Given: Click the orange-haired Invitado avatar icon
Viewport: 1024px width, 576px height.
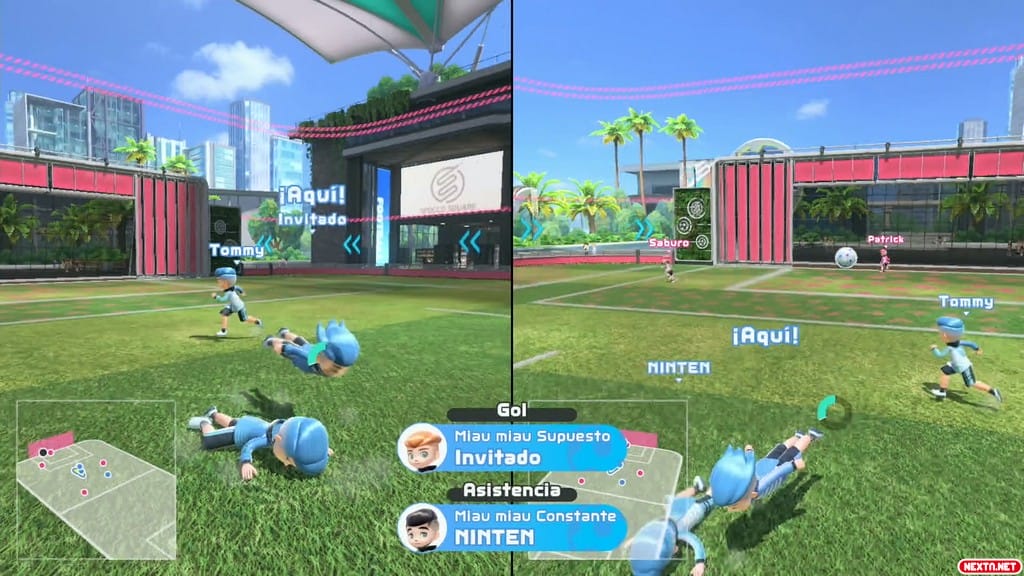Looking at the screenshot, I should click(x=422, y=448).
